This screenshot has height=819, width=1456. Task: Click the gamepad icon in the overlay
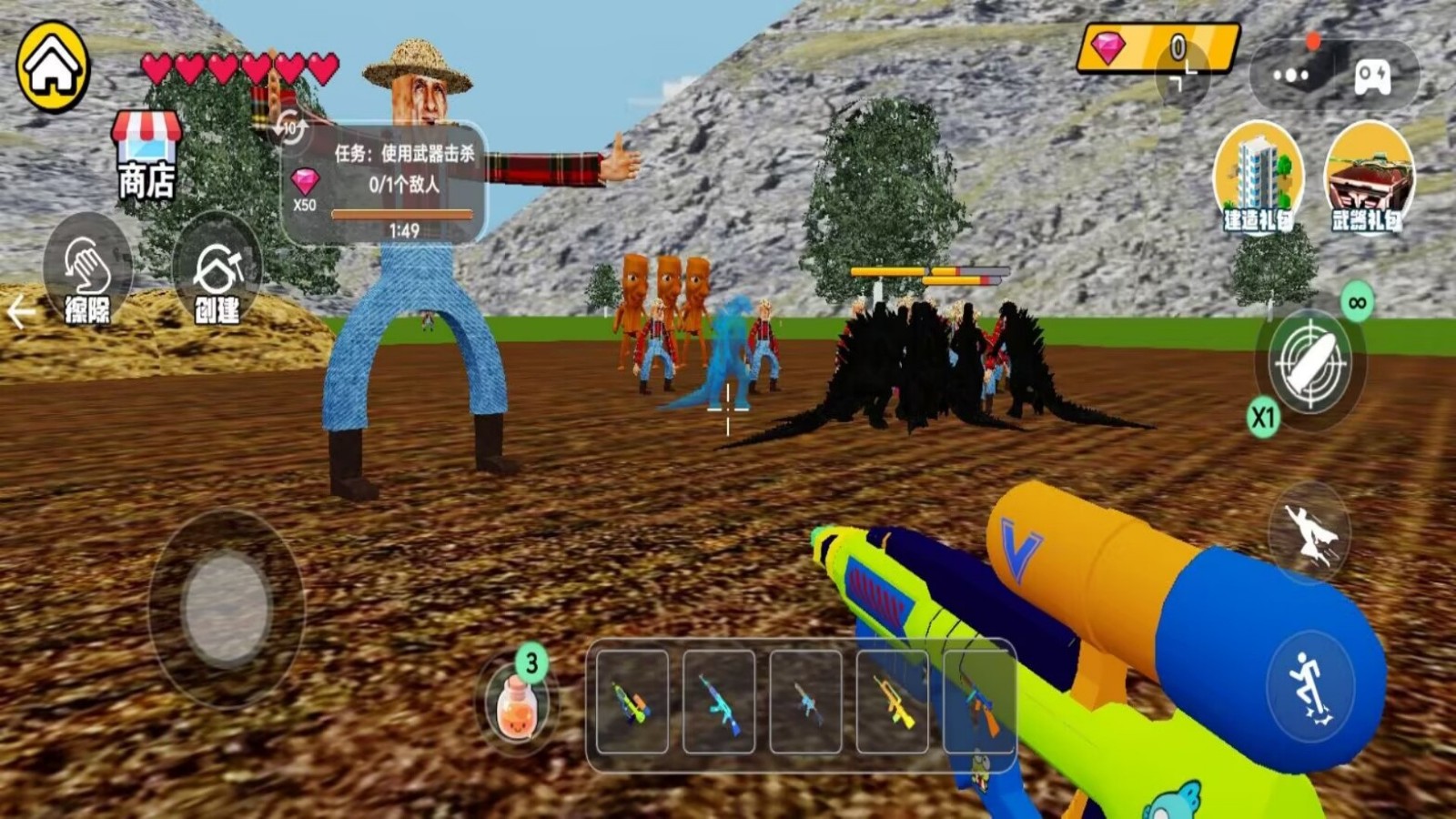pos(1372,76)
